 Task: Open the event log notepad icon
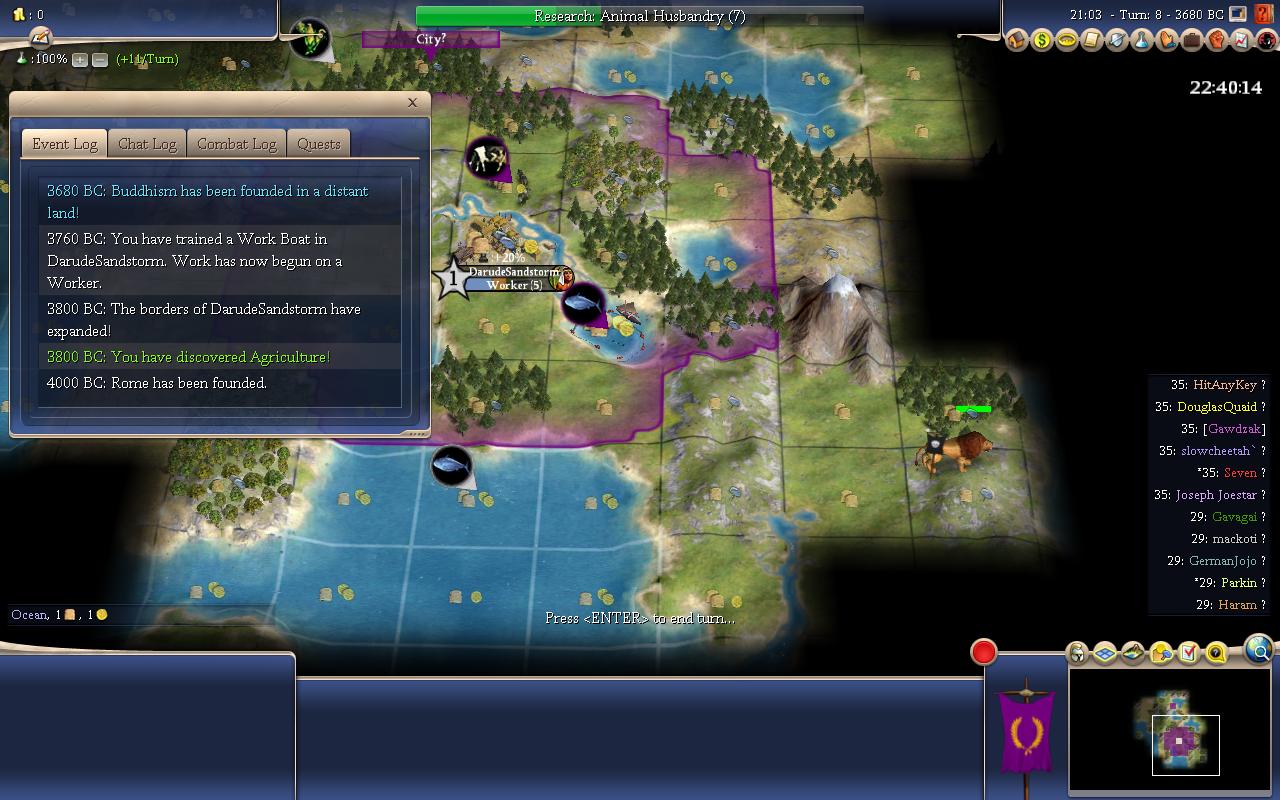[41, 37]
